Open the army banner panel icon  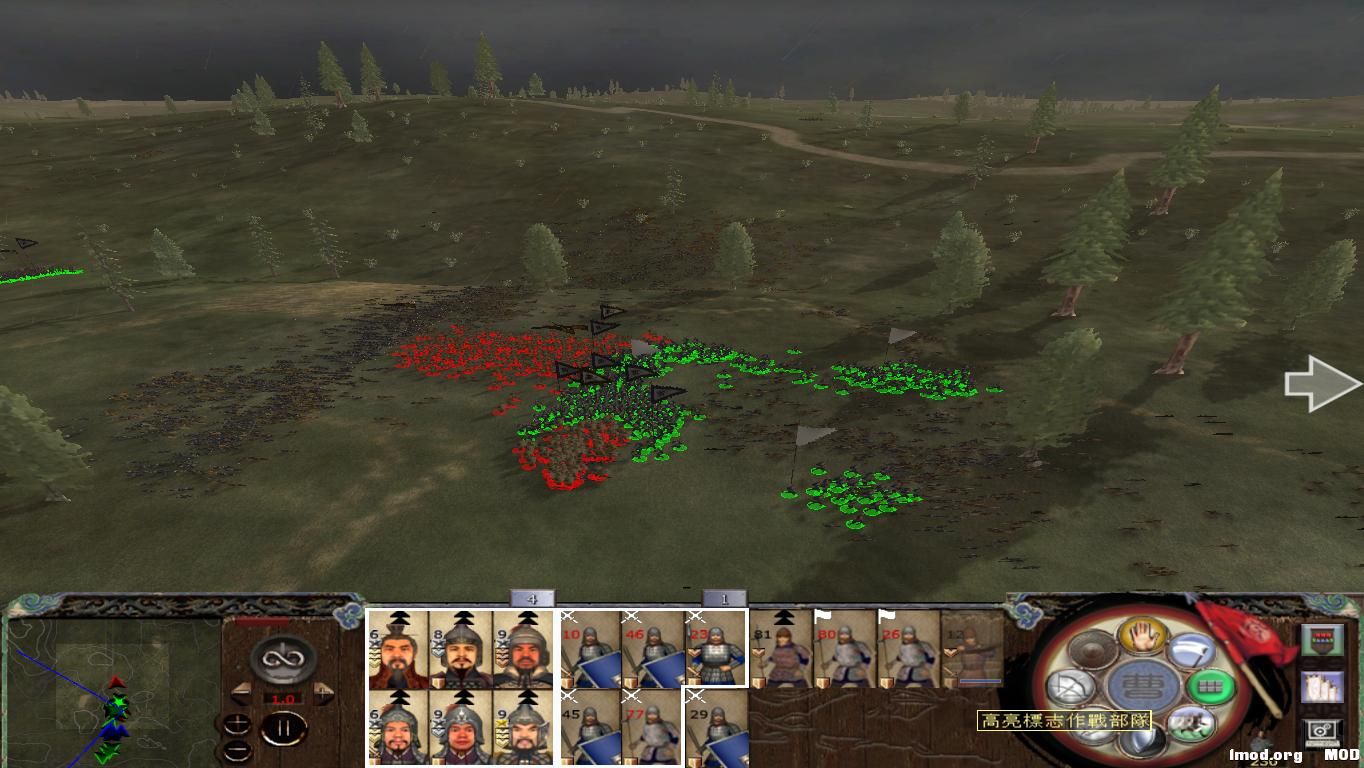(1323, 639)
